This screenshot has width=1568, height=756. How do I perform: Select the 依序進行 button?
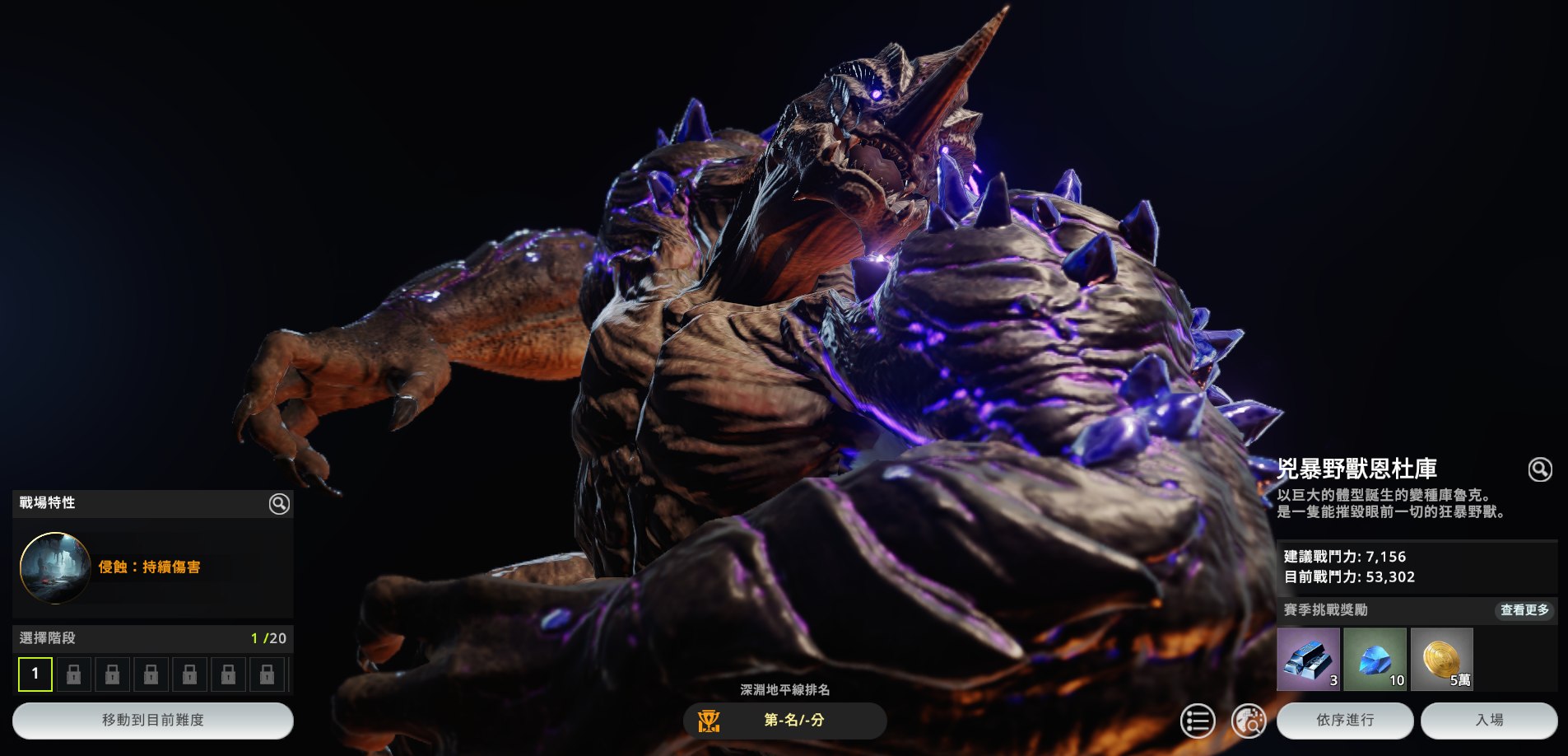click(1344, 720)
